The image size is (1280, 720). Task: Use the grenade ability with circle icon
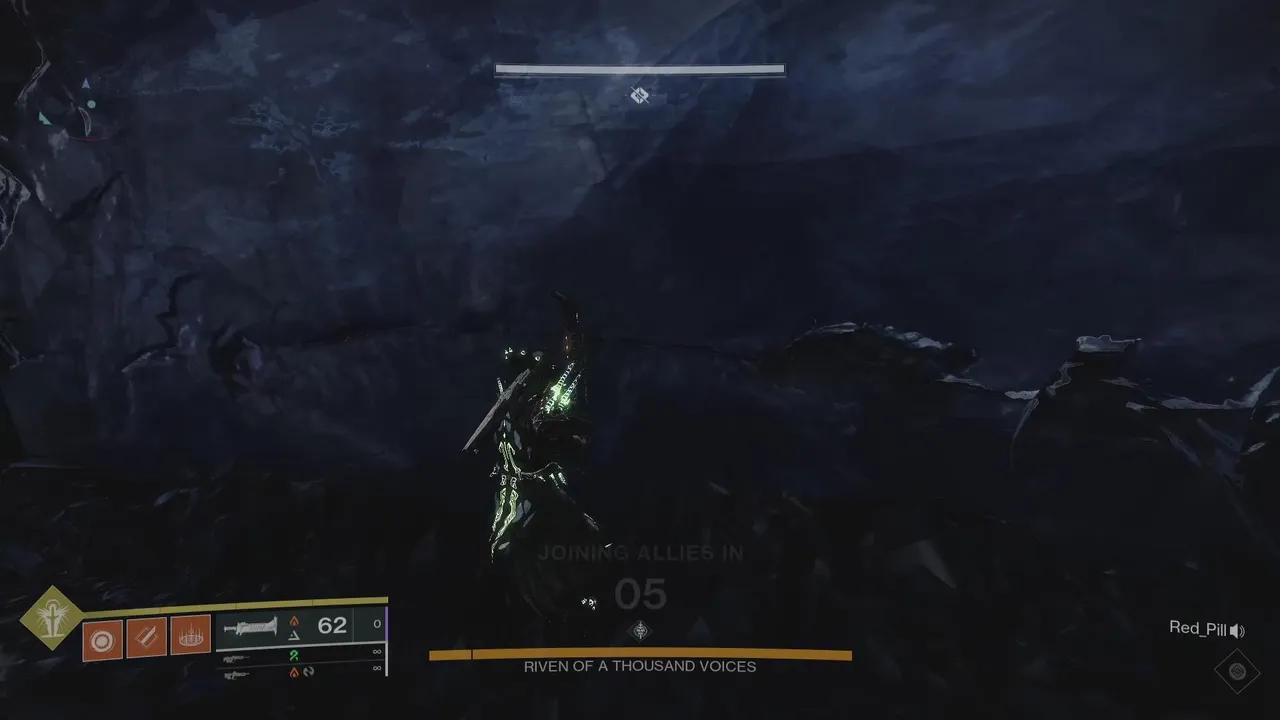click(x=103, y=638)
